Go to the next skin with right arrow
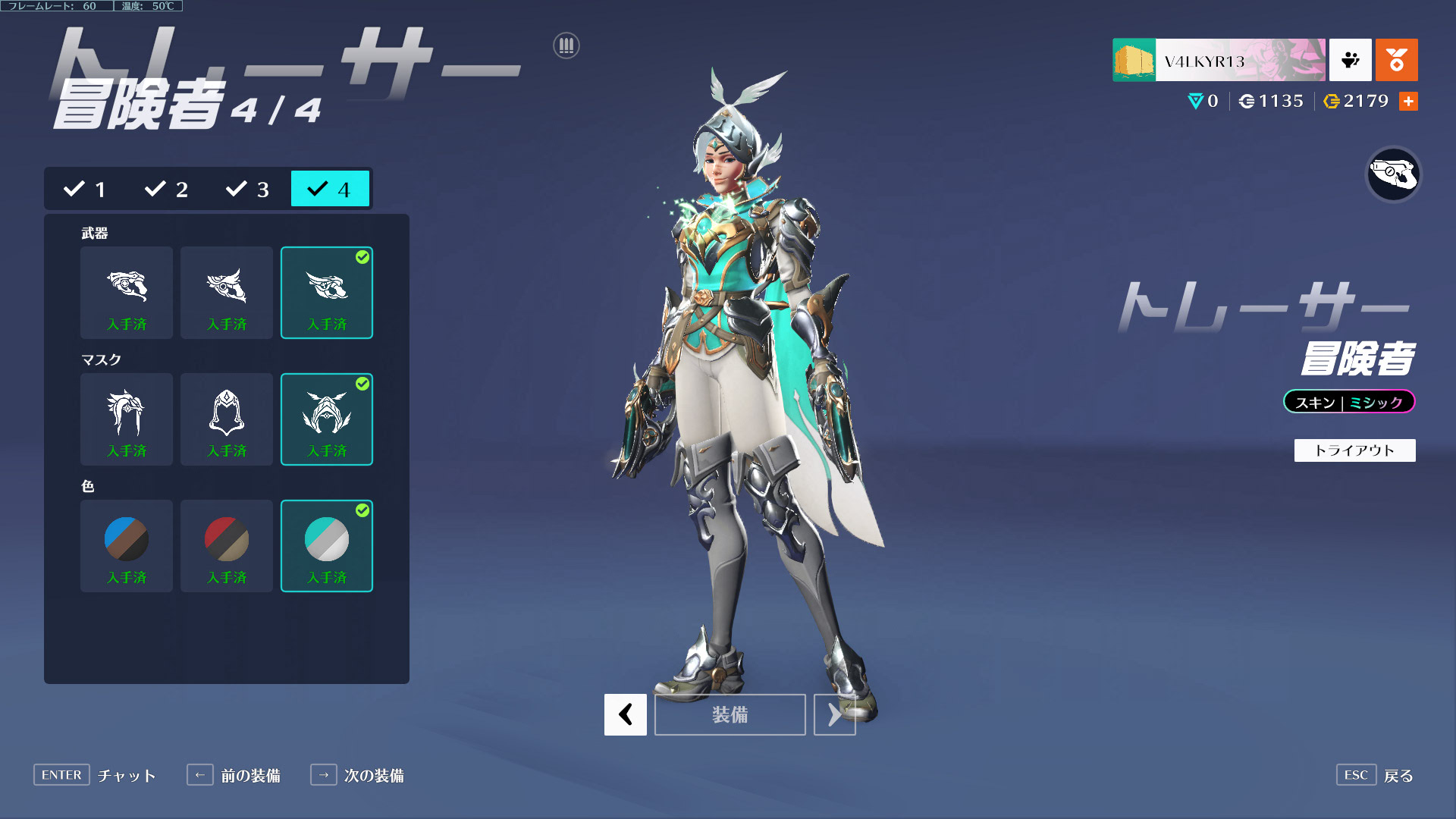The height and width of the screenshot is (819, 1456). point(834,714)
